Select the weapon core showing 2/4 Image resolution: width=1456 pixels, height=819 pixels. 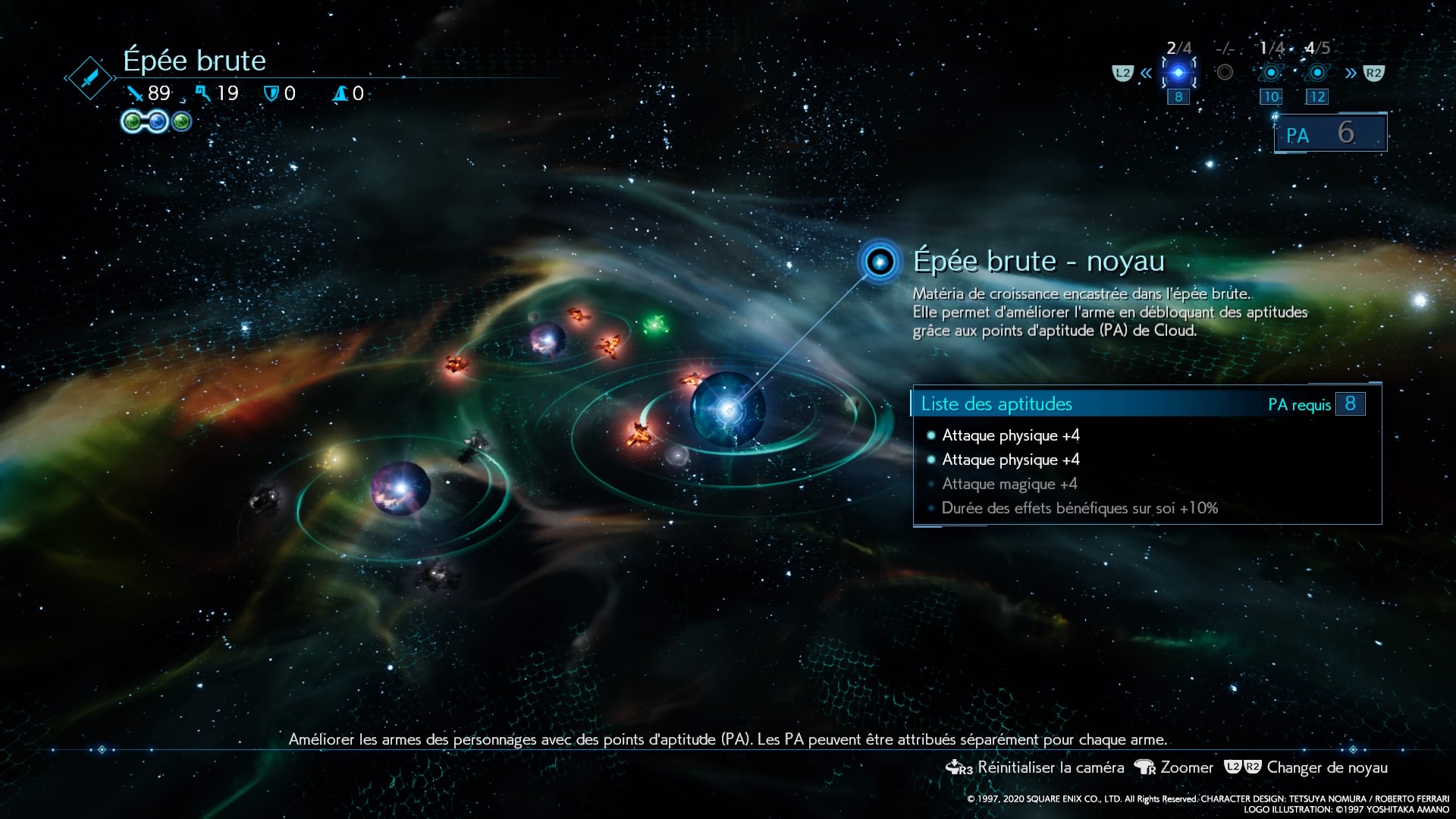pos(1178,73)
